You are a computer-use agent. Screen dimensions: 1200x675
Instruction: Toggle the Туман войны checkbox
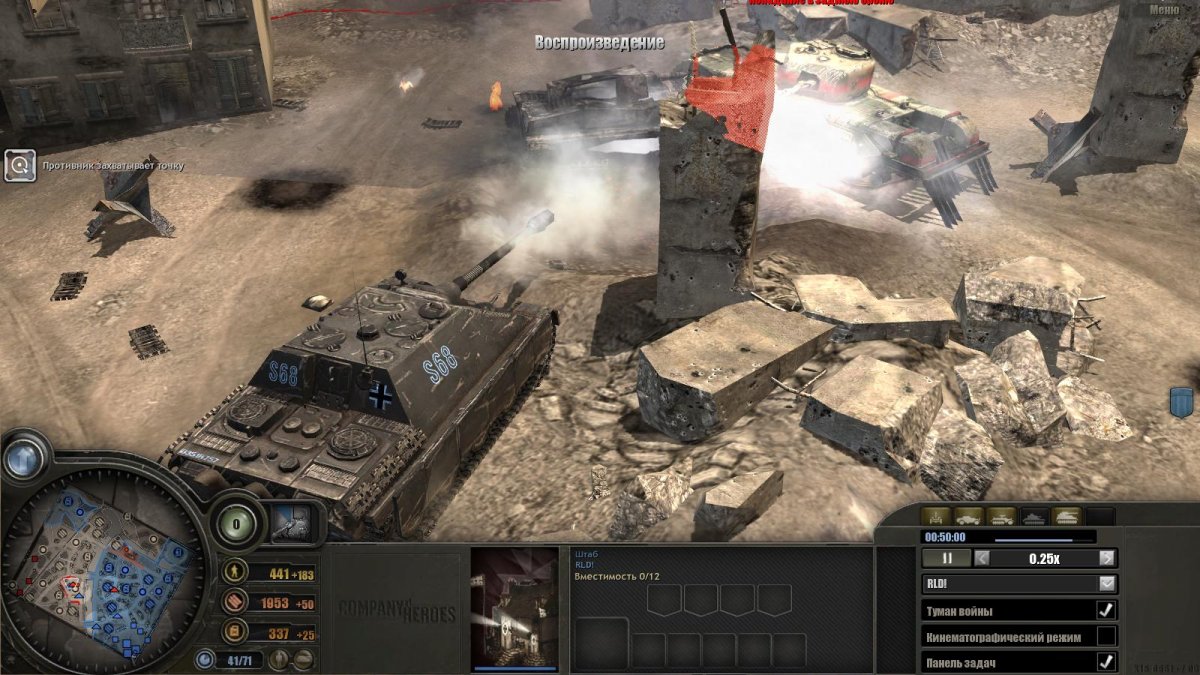(1106, 610)
